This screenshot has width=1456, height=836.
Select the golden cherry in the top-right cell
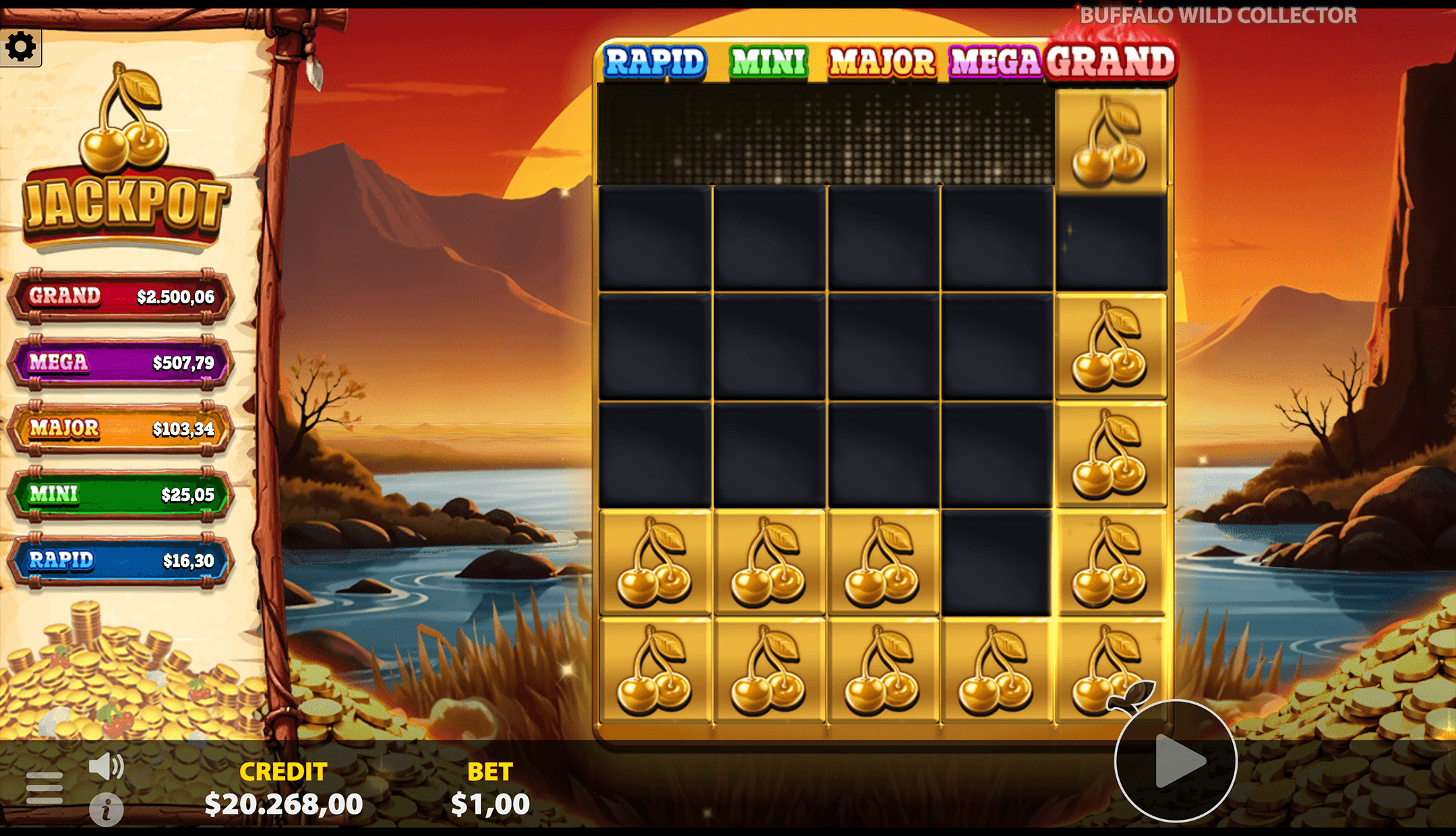(x=1111, y=140)
